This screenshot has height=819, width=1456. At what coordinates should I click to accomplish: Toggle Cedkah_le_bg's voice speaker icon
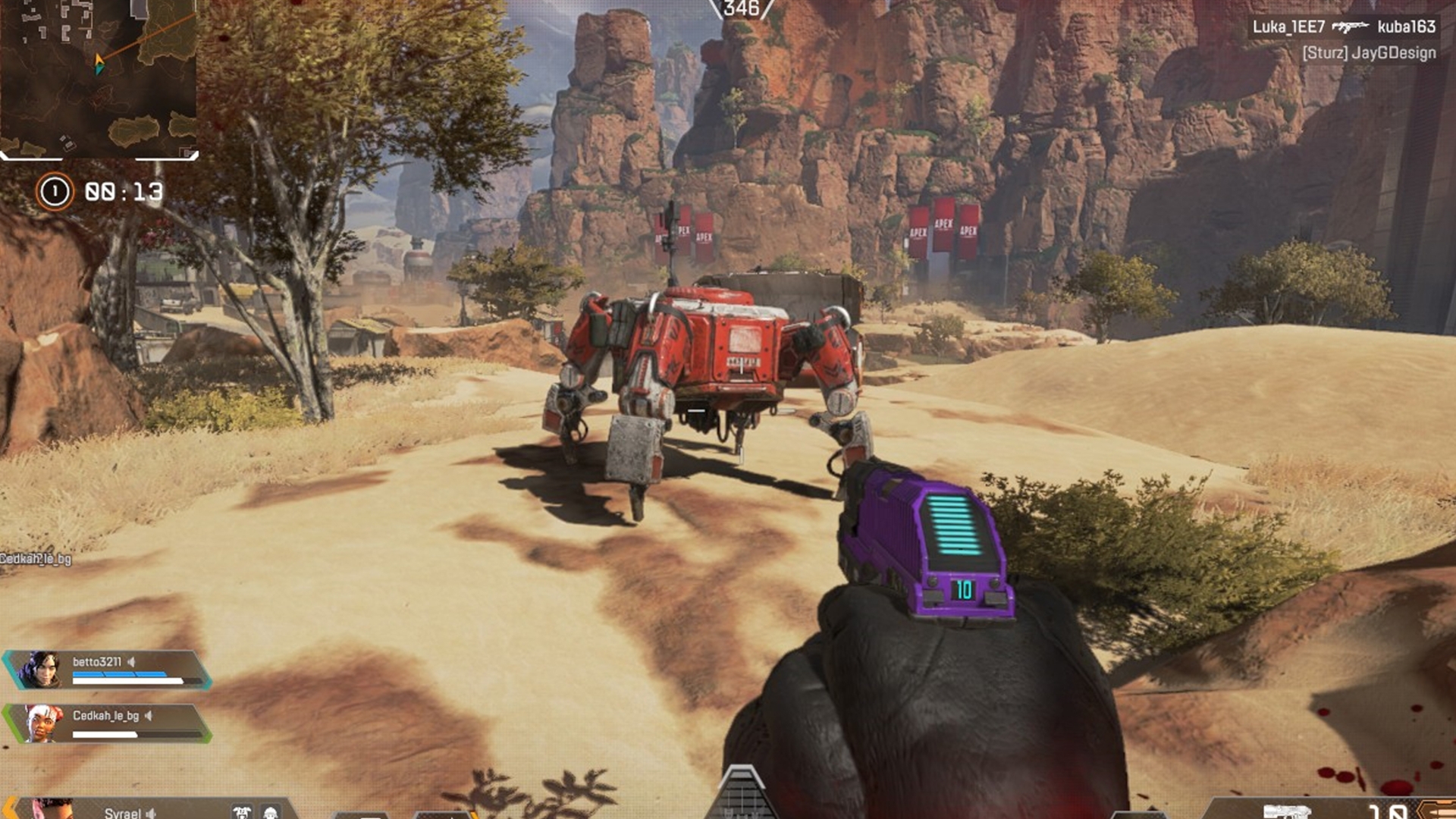click(x=149, y=716)
